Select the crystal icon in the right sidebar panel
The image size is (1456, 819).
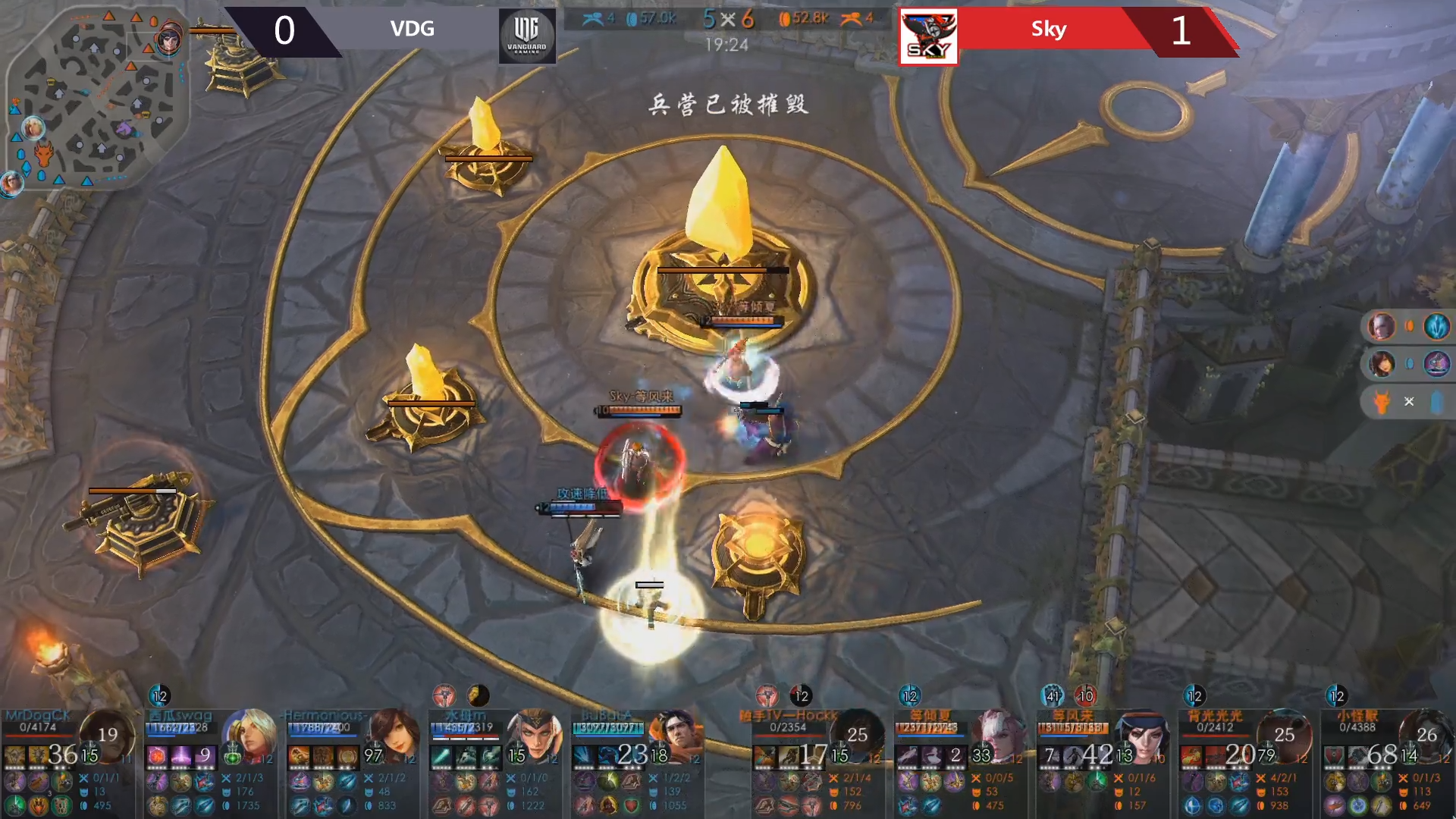click(1437, 401)
